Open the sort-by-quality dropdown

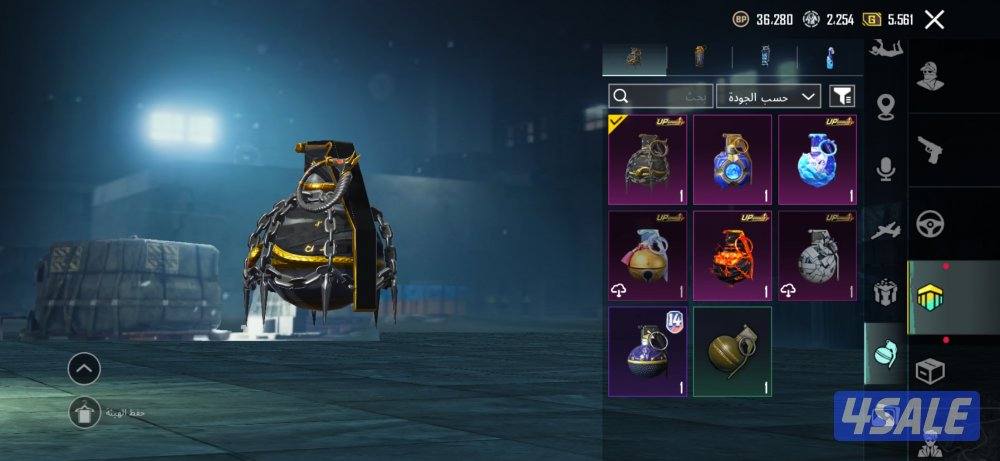coord(768,96)
